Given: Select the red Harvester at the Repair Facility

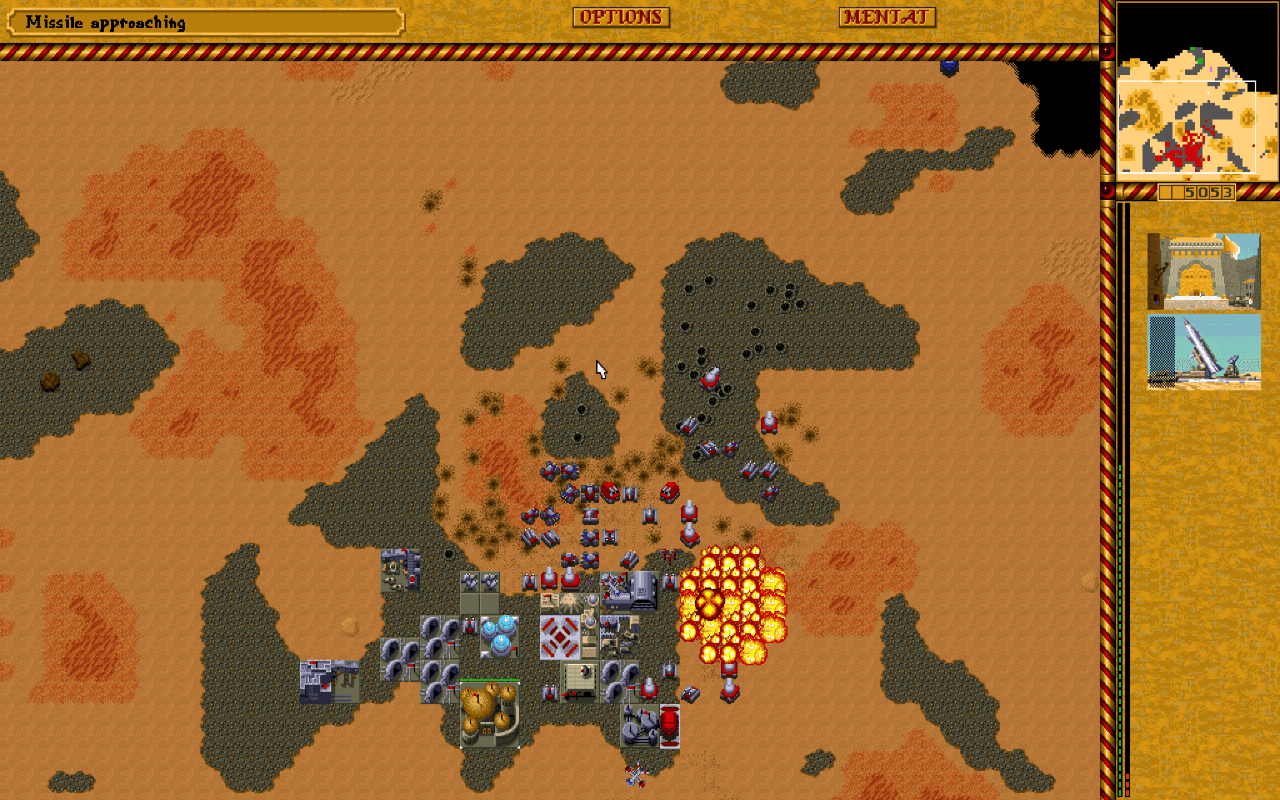Looking at the screenshot, I should tap(669, 724).
